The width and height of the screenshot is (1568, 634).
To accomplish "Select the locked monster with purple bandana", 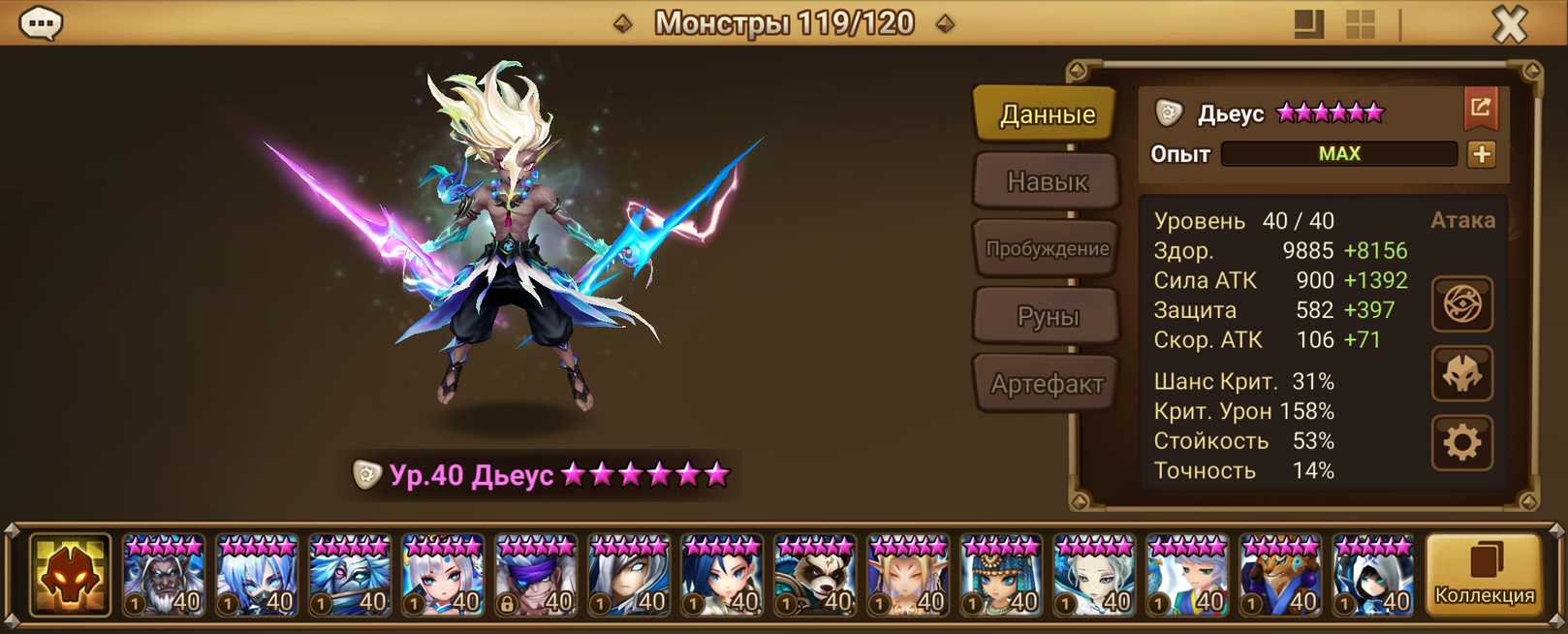I will 535,576.
